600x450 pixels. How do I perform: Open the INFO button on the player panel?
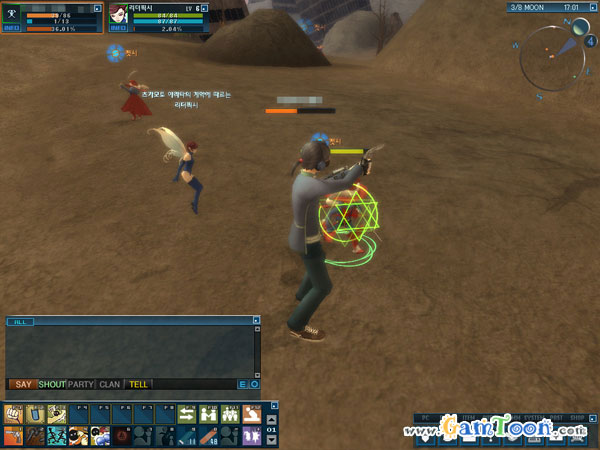(12, 28)
